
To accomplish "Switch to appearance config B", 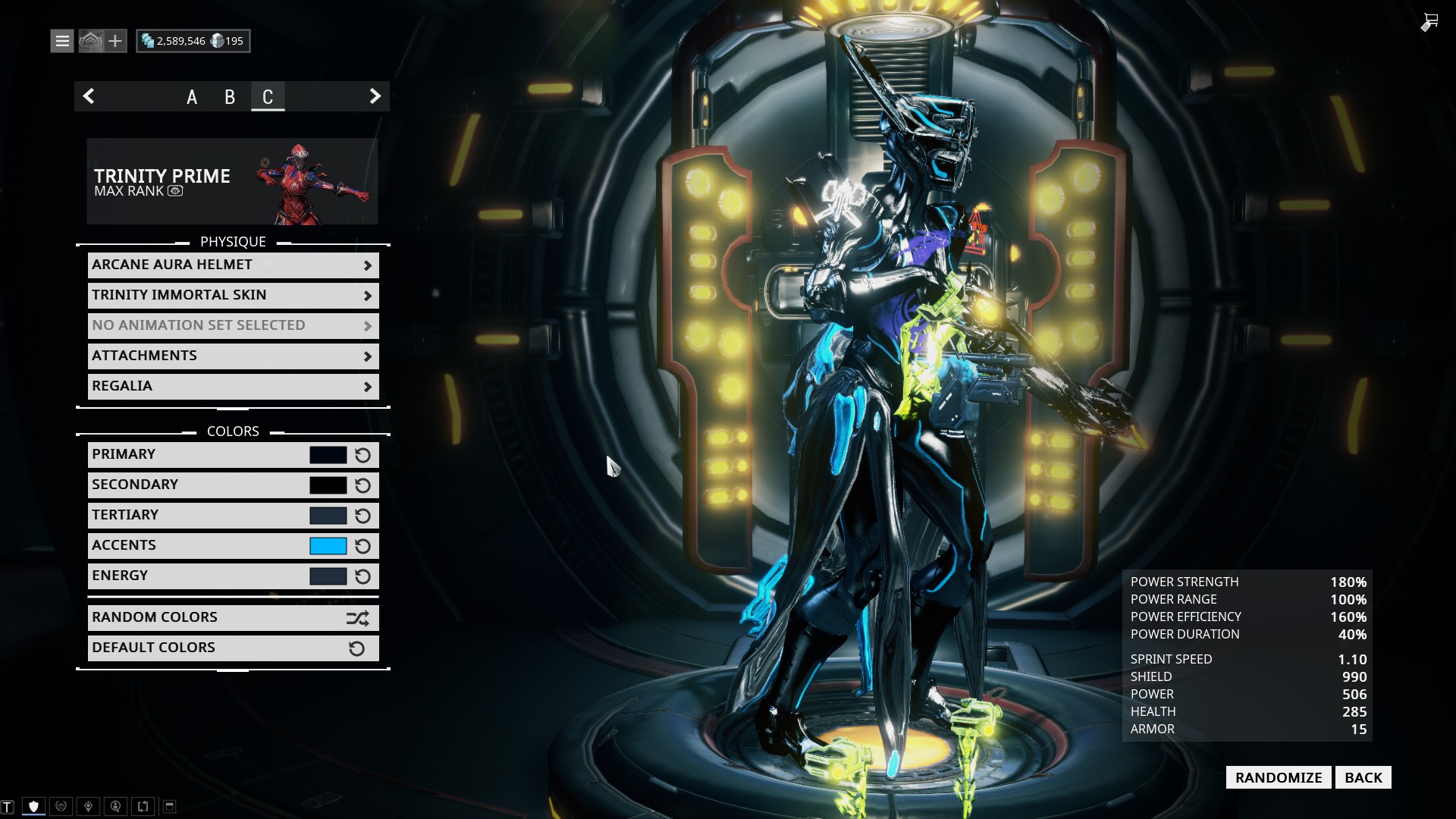I will (230, 97).
